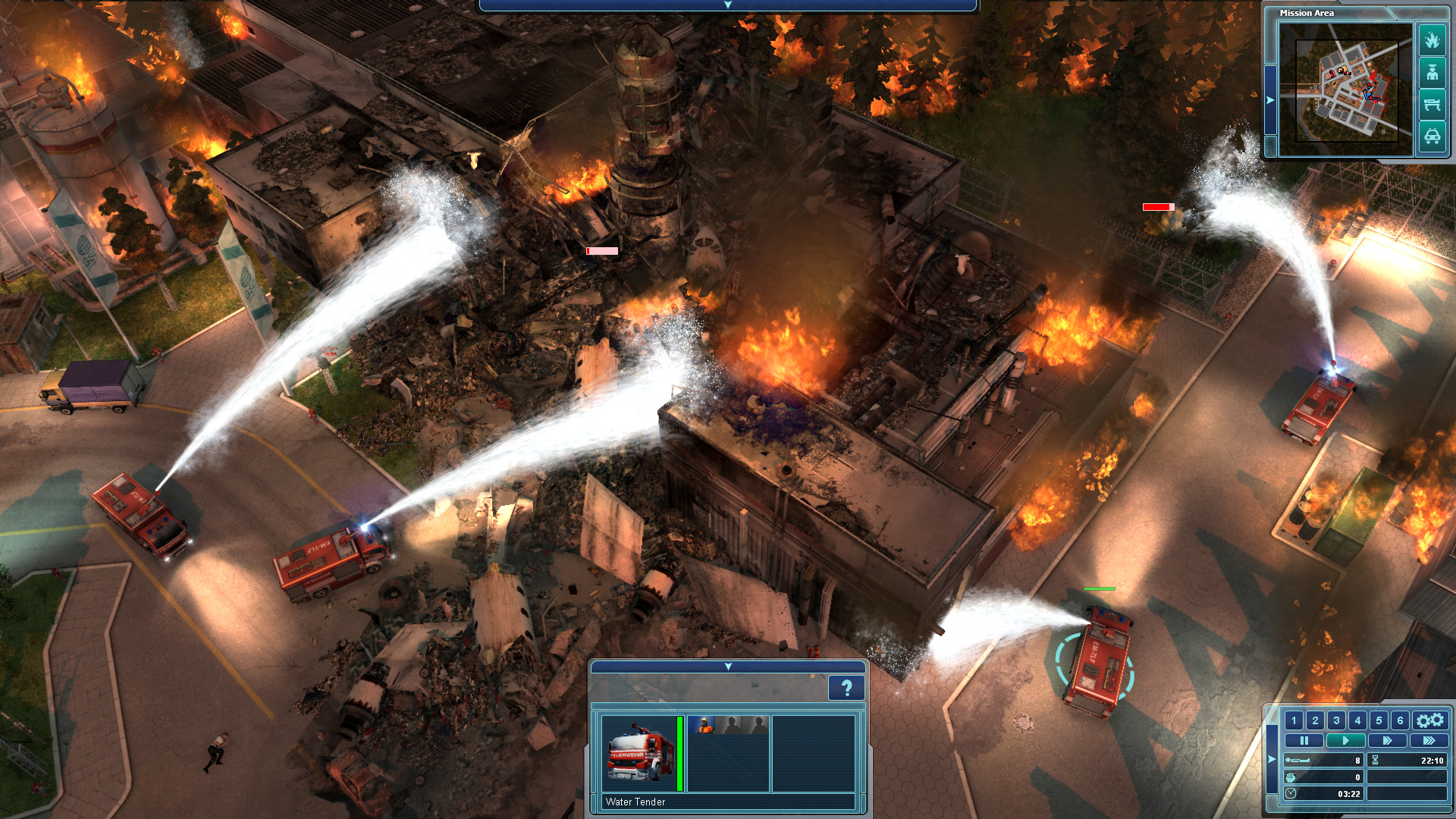This screenshot has width=1456, height=819.
Task: Select the technical vehicles icon under the minimap
Action: [1432, 135]
